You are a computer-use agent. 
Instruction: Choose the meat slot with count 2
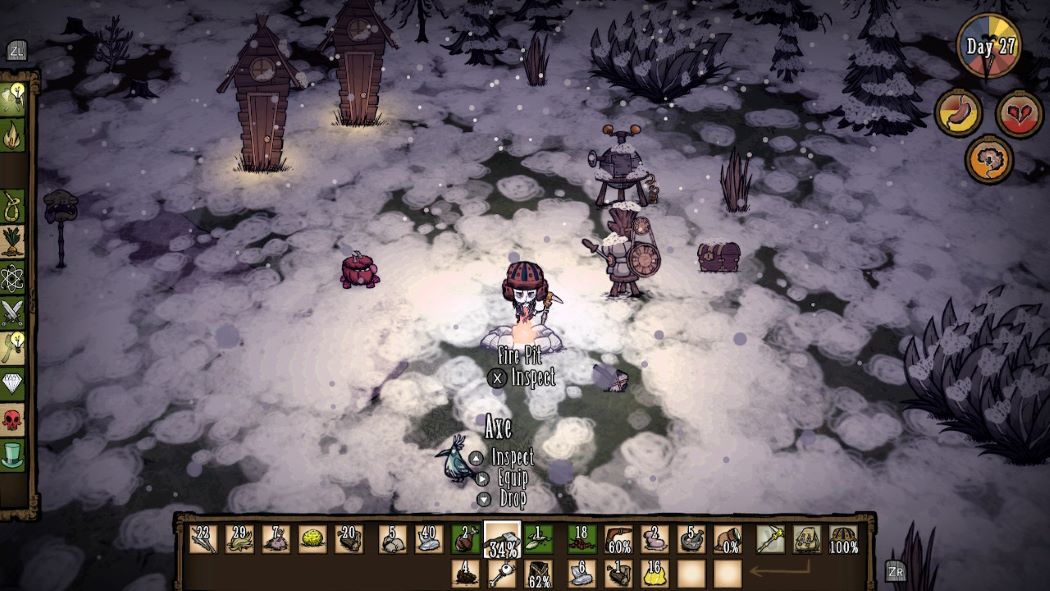tap(465, 539)
